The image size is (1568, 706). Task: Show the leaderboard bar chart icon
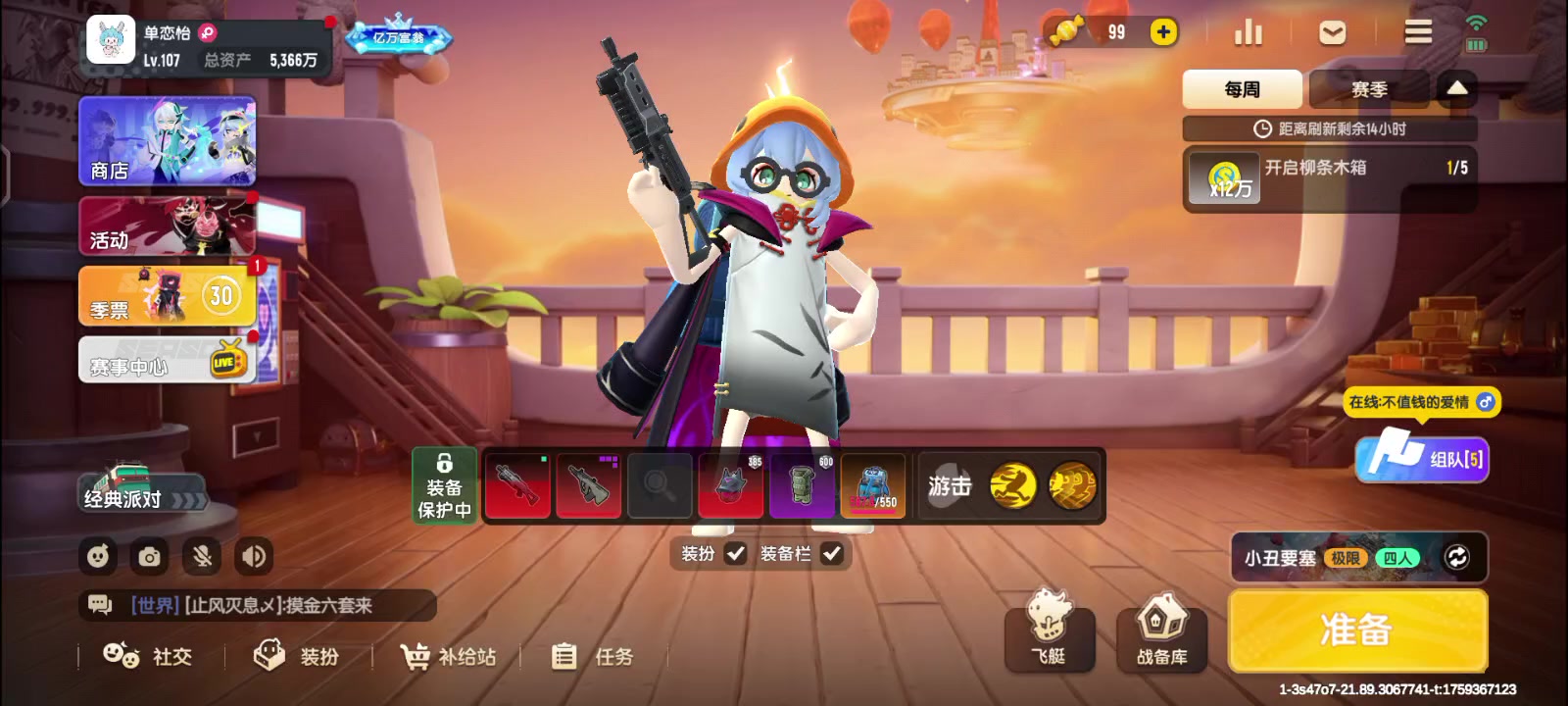[x=1248, y=32]
